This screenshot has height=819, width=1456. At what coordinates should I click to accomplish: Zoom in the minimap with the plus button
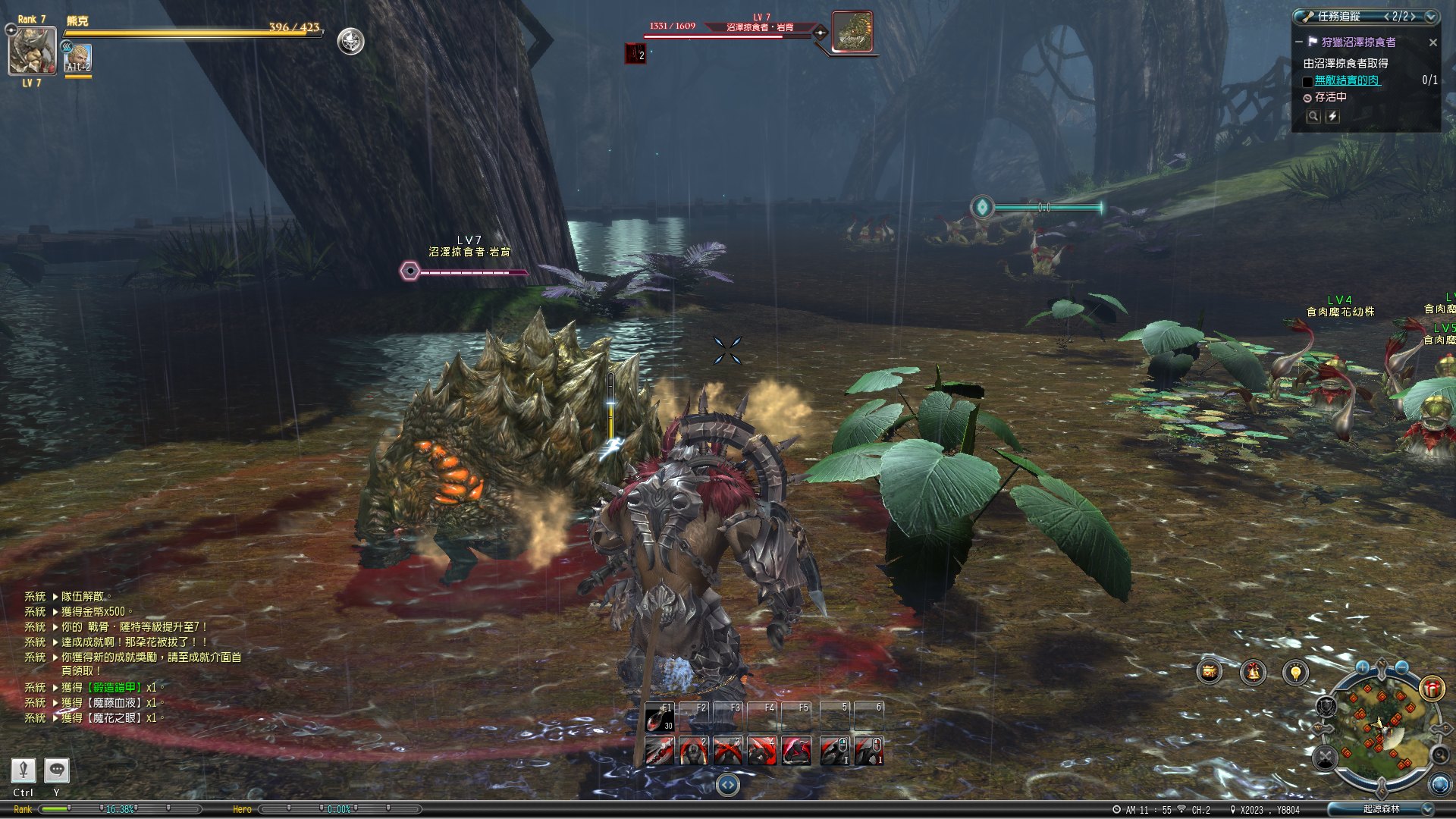click(1363, 667)
